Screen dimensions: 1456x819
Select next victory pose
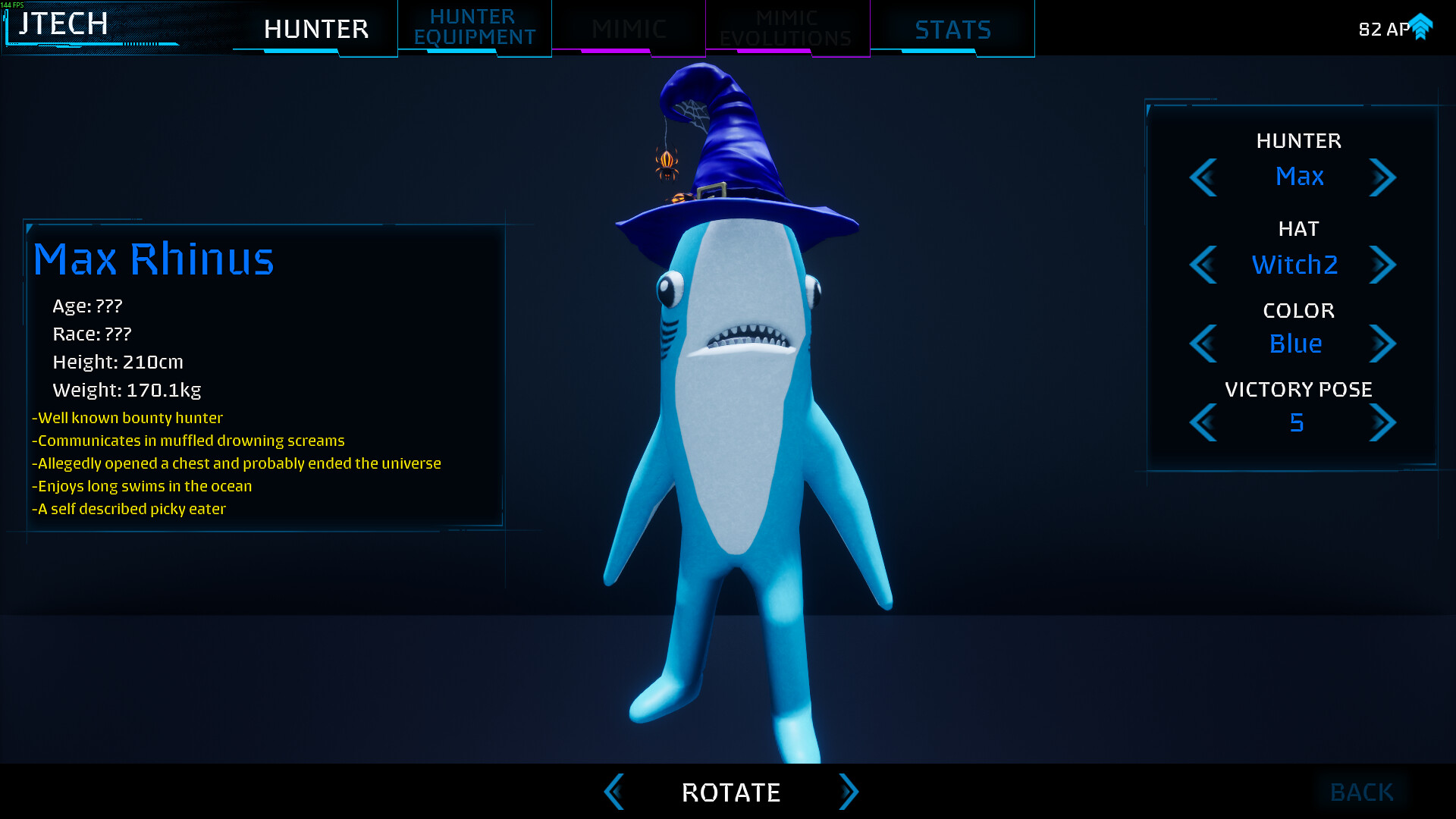[x=1382, y=422]
